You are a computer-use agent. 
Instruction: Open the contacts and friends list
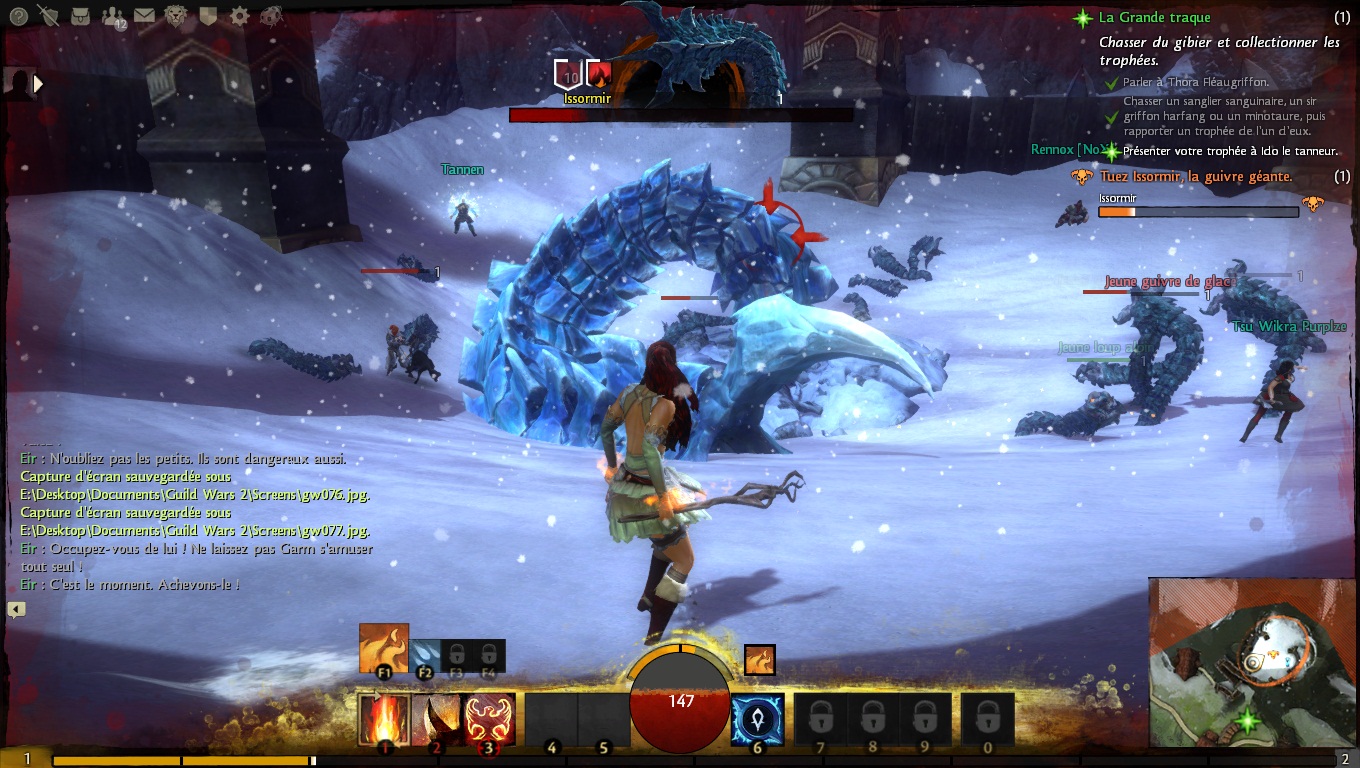click(x=112, y=16)
